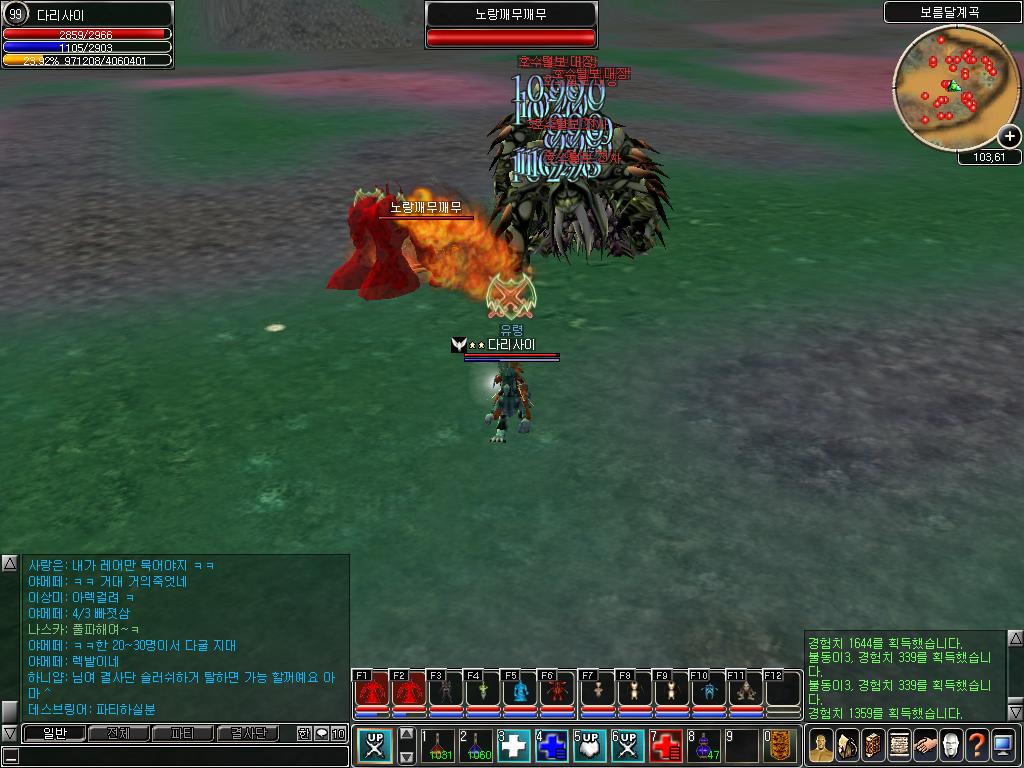Activate the red cross heal skill in slot 7

click(x=666, y=745)
